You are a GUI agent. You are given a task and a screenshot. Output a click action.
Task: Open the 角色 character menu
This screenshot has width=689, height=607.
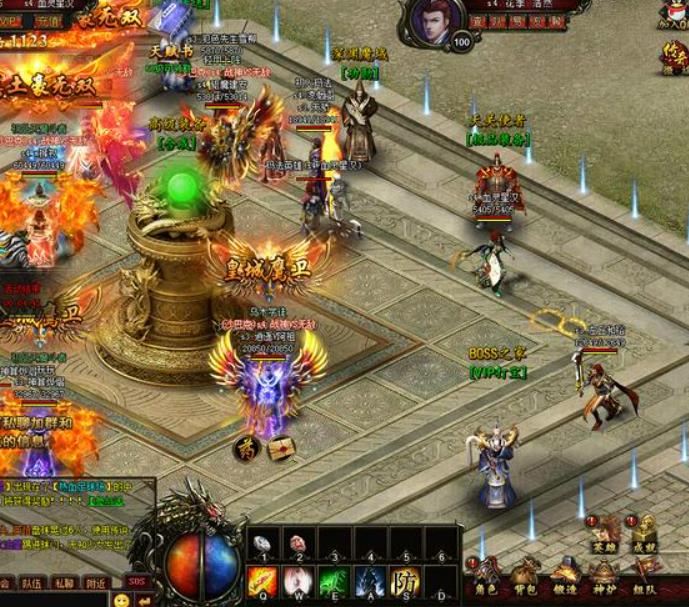[486, 577]
